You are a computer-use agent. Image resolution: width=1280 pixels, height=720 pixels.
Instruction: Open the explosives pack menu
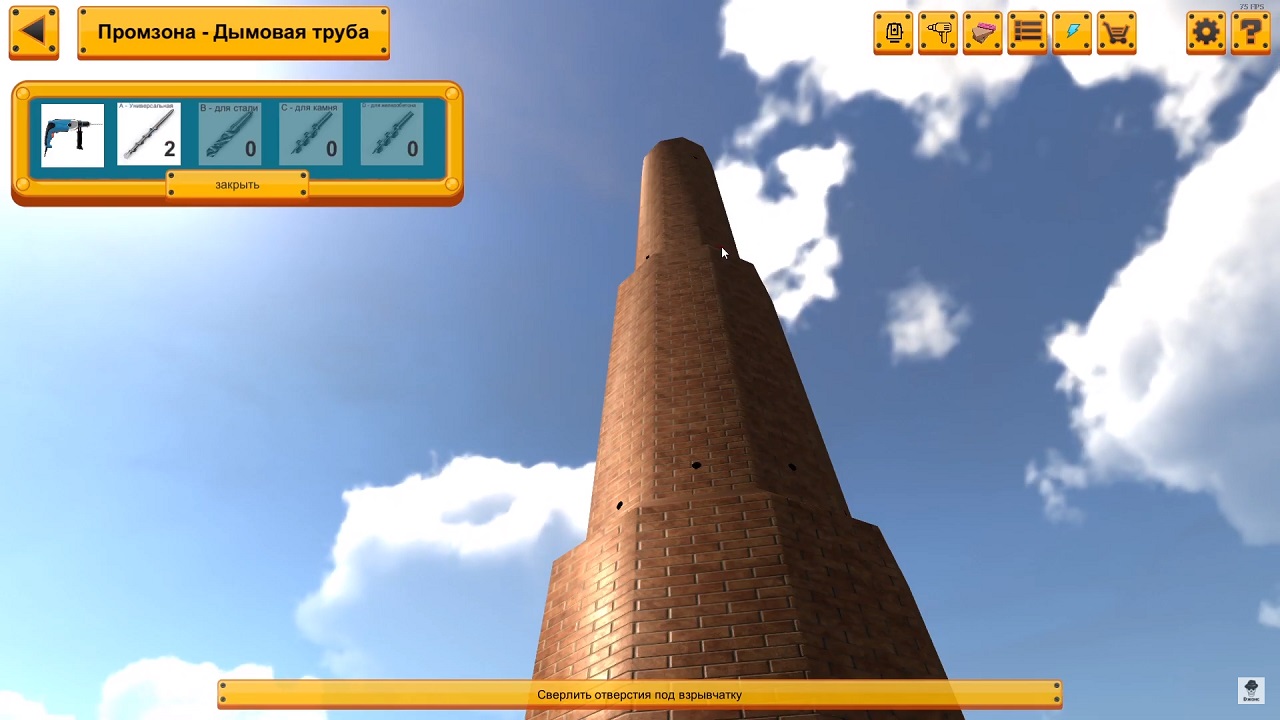[x=982, y=33]
